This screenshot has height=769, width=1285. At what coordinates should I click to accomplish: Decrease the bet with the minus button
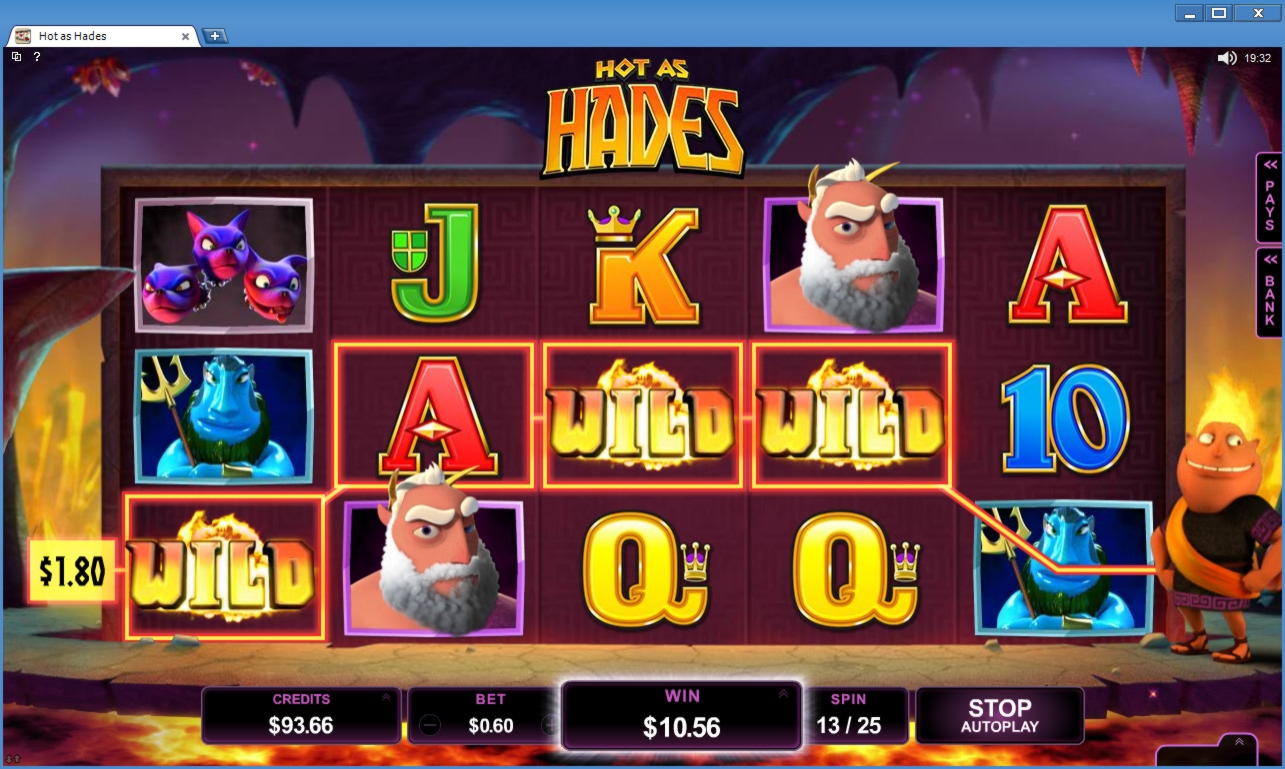click(x=430, y=725)
